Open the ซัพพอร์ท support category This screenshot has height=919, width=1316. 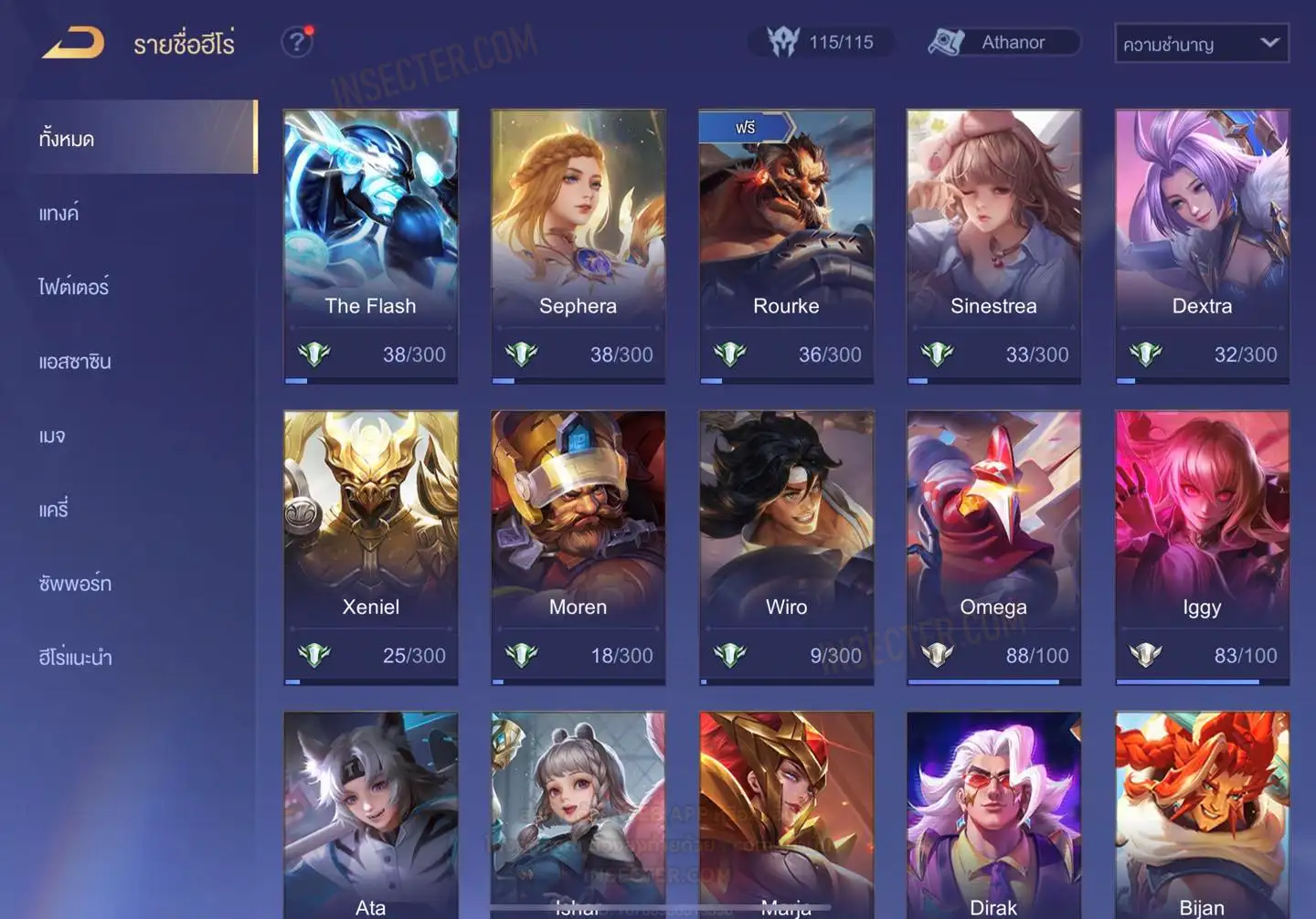tap(75, 583)
